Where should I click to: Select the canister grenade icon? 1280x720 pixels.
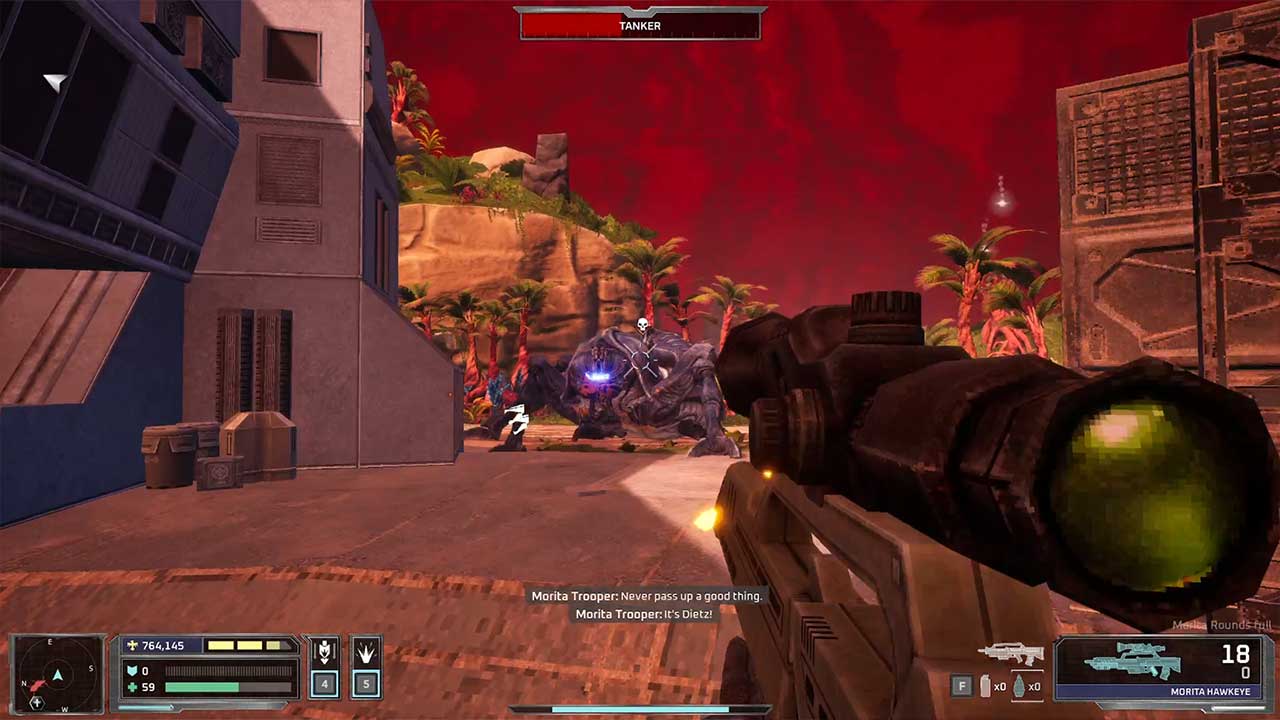[985, 687]
